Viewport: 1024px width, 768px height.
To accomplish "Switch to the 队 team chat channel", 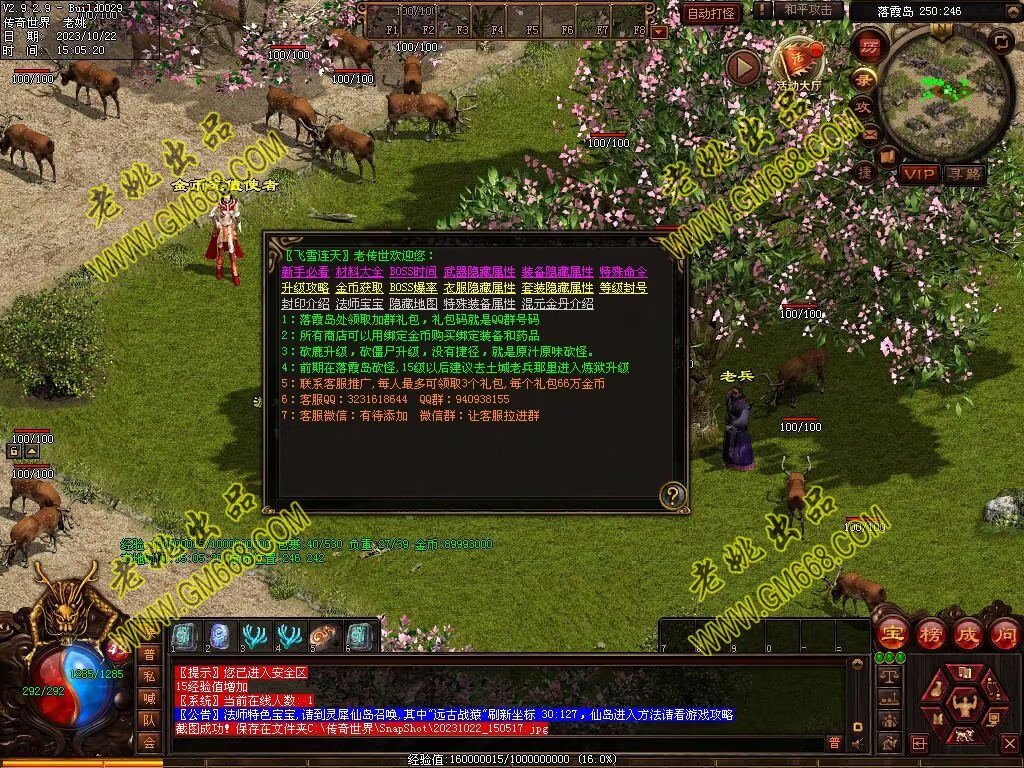I will tap(148, 720).
